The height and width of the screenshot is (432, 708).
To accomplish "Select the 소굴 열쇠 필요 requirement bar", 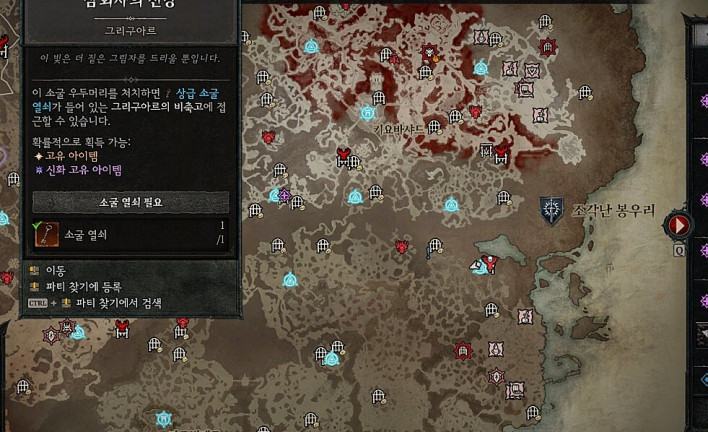I will point(130,202).
